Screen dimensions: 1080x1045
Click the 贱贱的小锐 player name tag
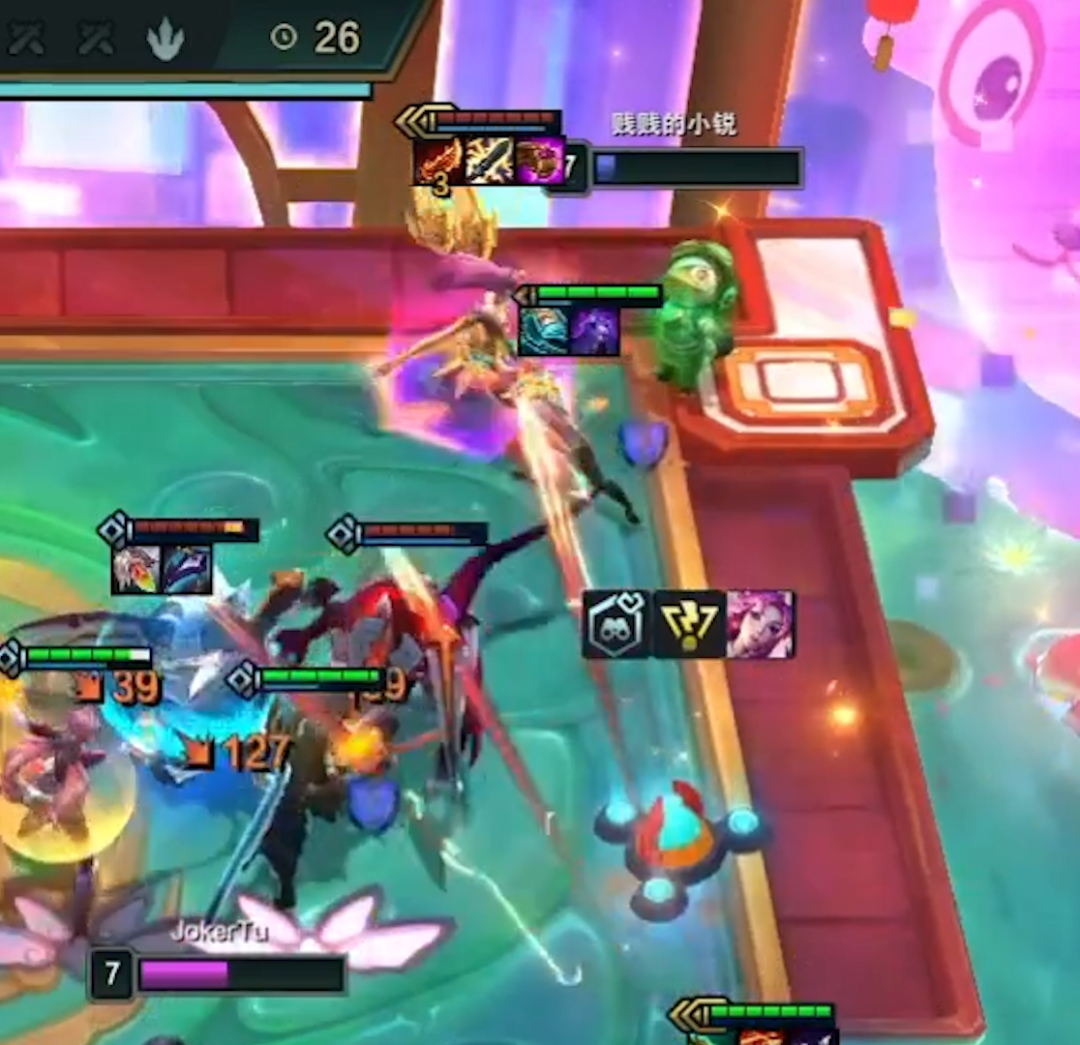(674, 125)
